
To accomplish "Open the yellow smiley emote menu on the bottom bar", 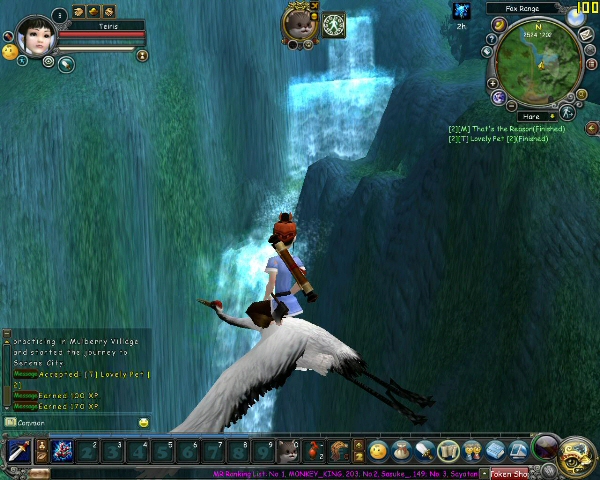I will coord(378,451).
